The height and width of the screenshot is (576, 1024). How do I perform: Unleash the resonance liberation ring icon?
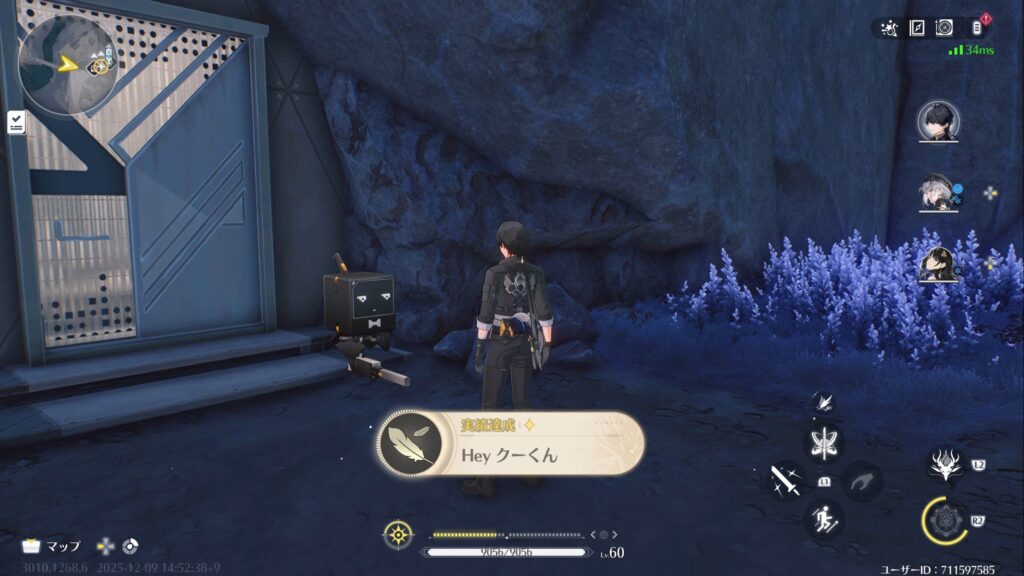[944, 520]
